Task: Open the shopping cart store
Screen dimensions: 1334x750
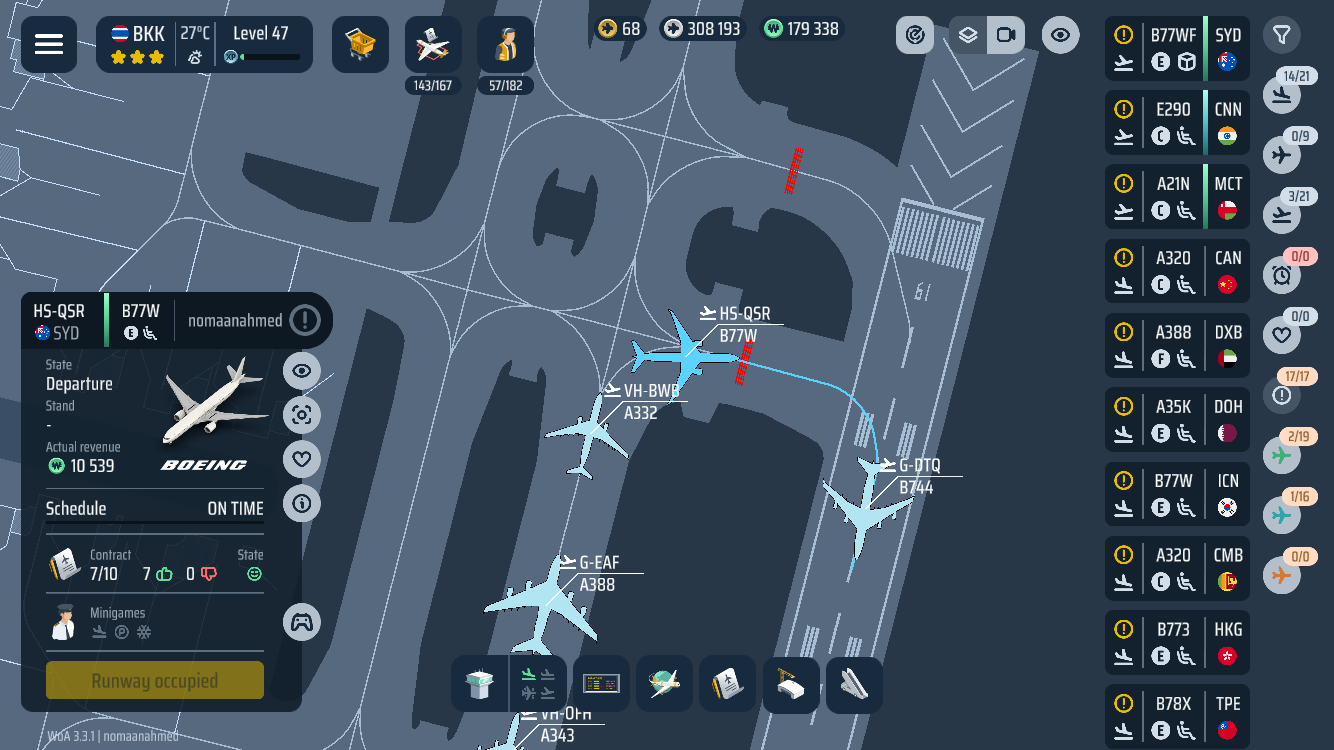Action: tap(360, 44)
